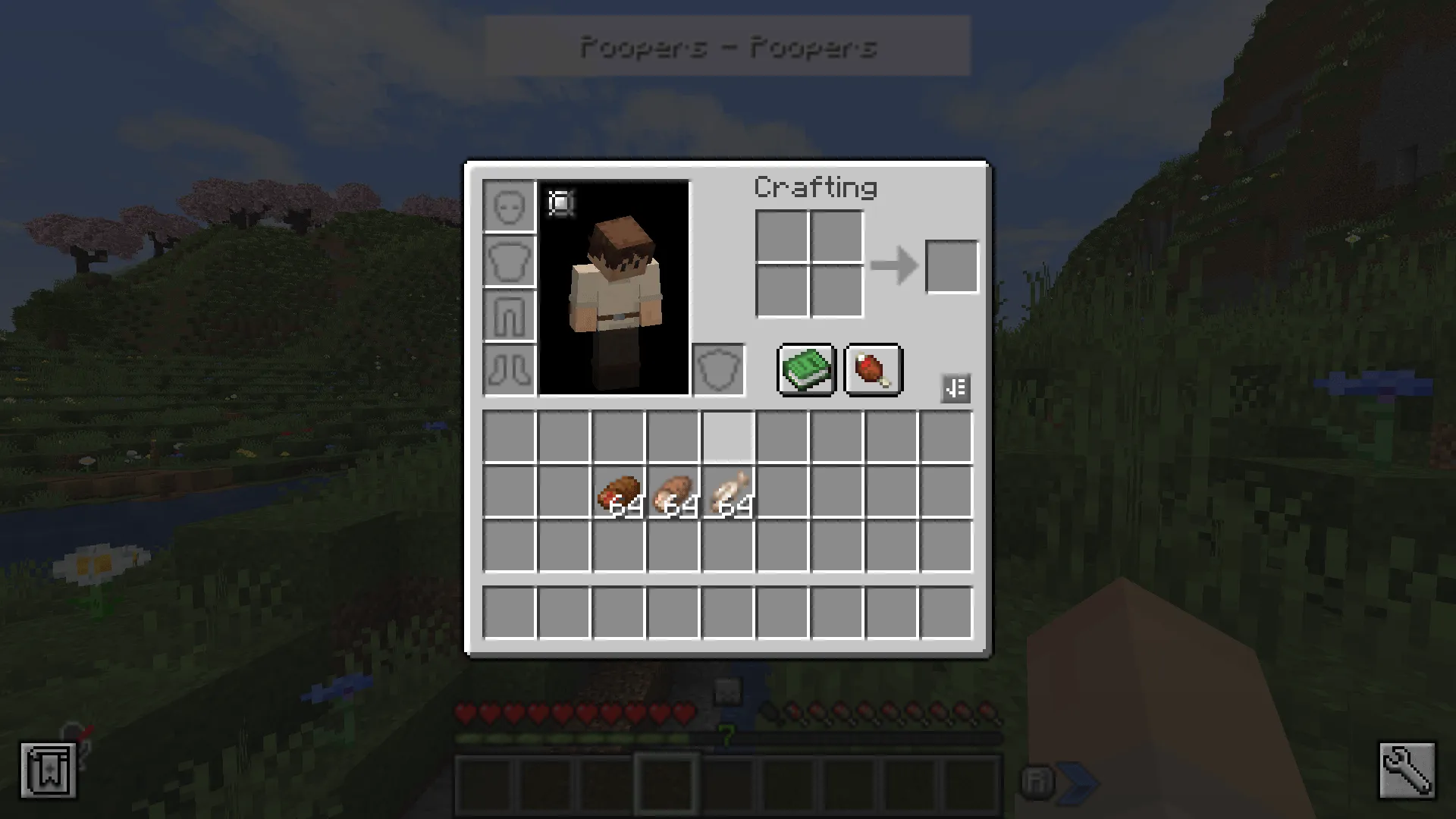Click the shield offhand slot
The height and width of the screenshot is (819, 1456).
(x=718, y=369)
